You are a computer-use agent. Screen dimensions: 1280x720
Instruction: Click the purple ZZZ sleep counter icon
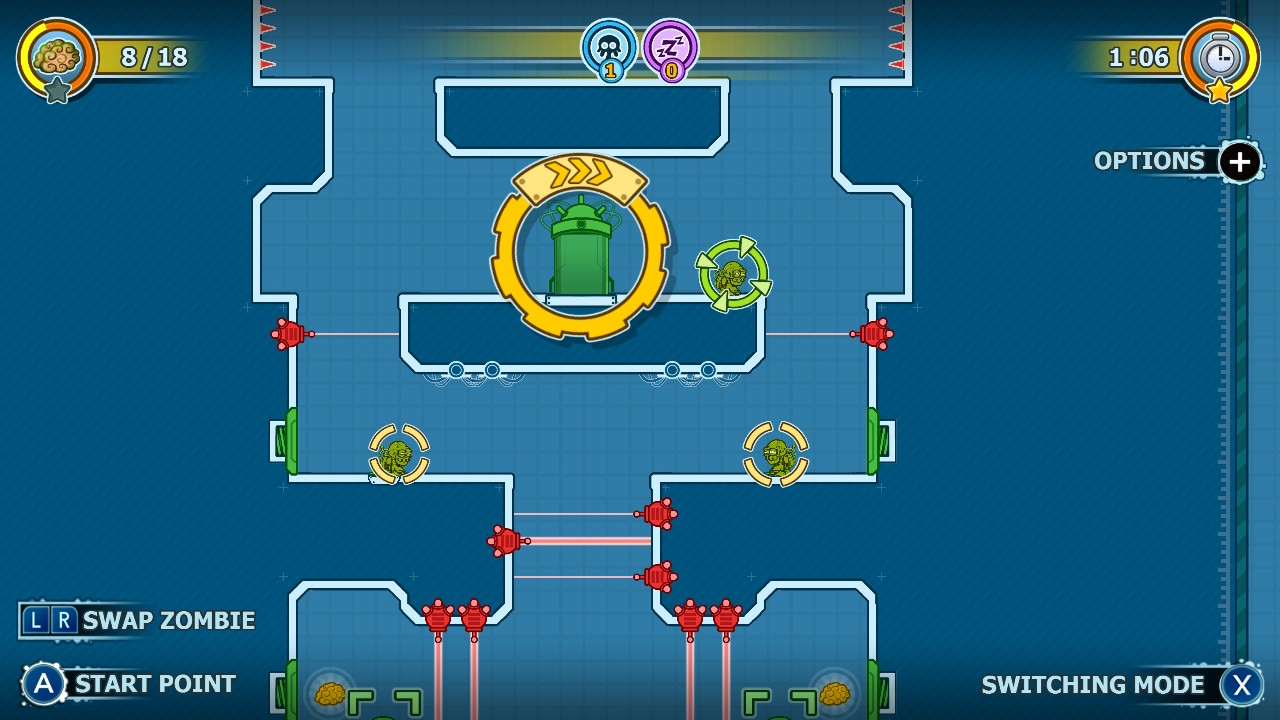pos(671,48)
